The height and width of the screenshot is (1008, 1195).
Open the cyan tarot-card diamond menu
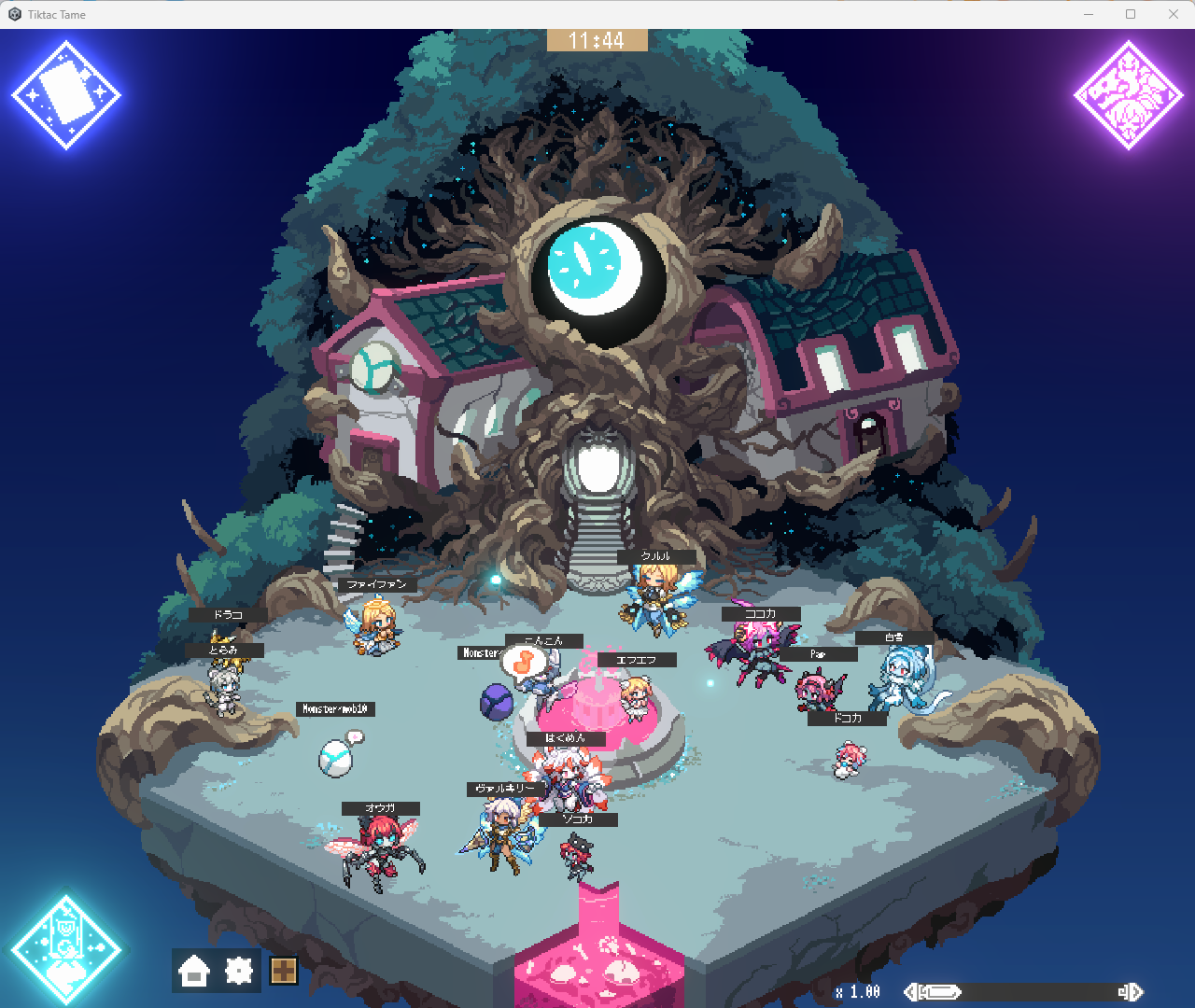point(66,949)
